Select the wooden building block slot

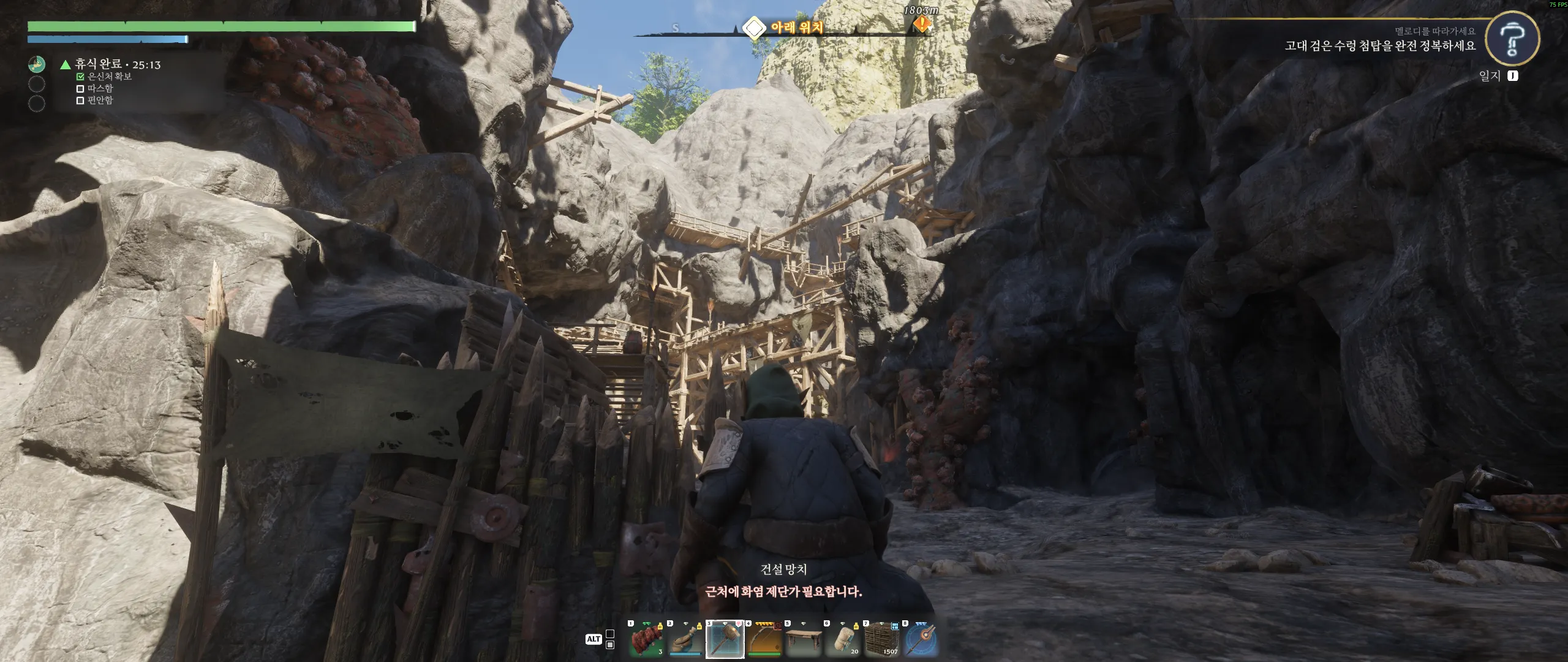click(882, 639)
